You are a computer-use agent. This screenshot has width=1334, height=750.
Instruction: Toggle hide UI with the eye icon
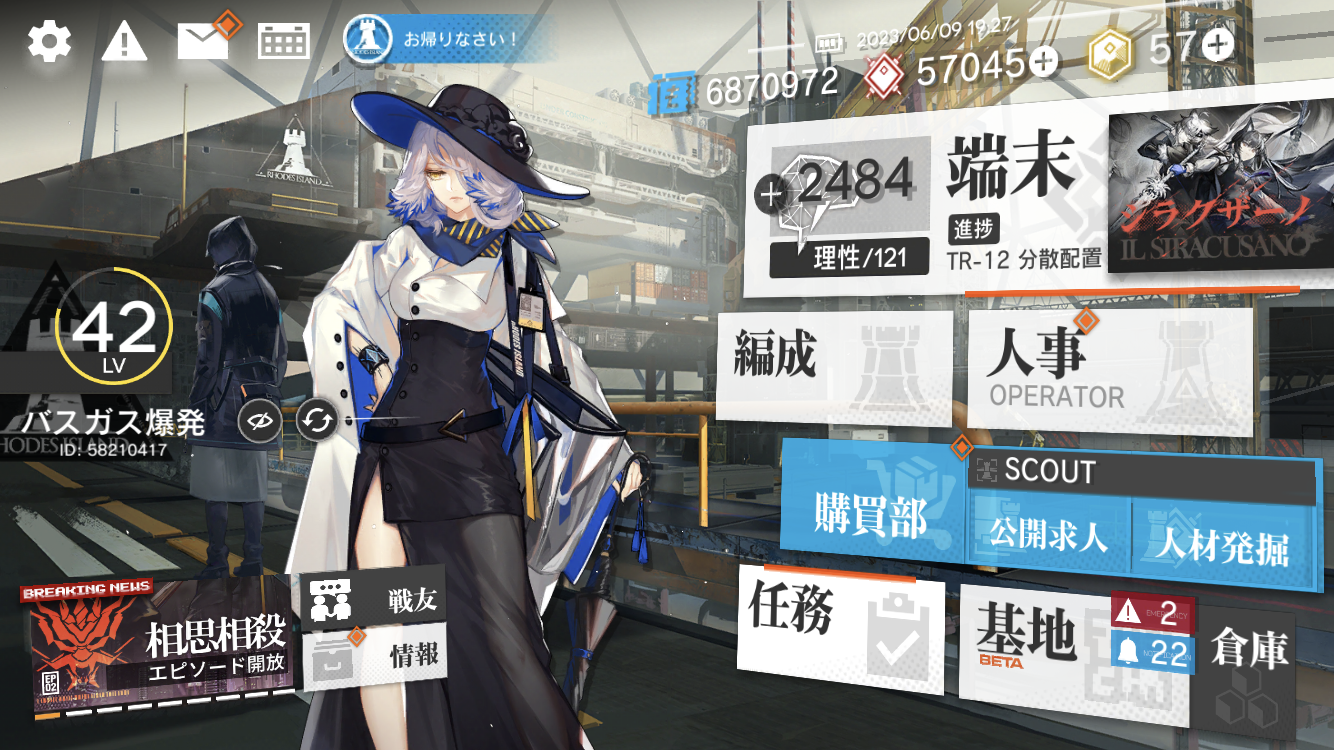point(257,423)
